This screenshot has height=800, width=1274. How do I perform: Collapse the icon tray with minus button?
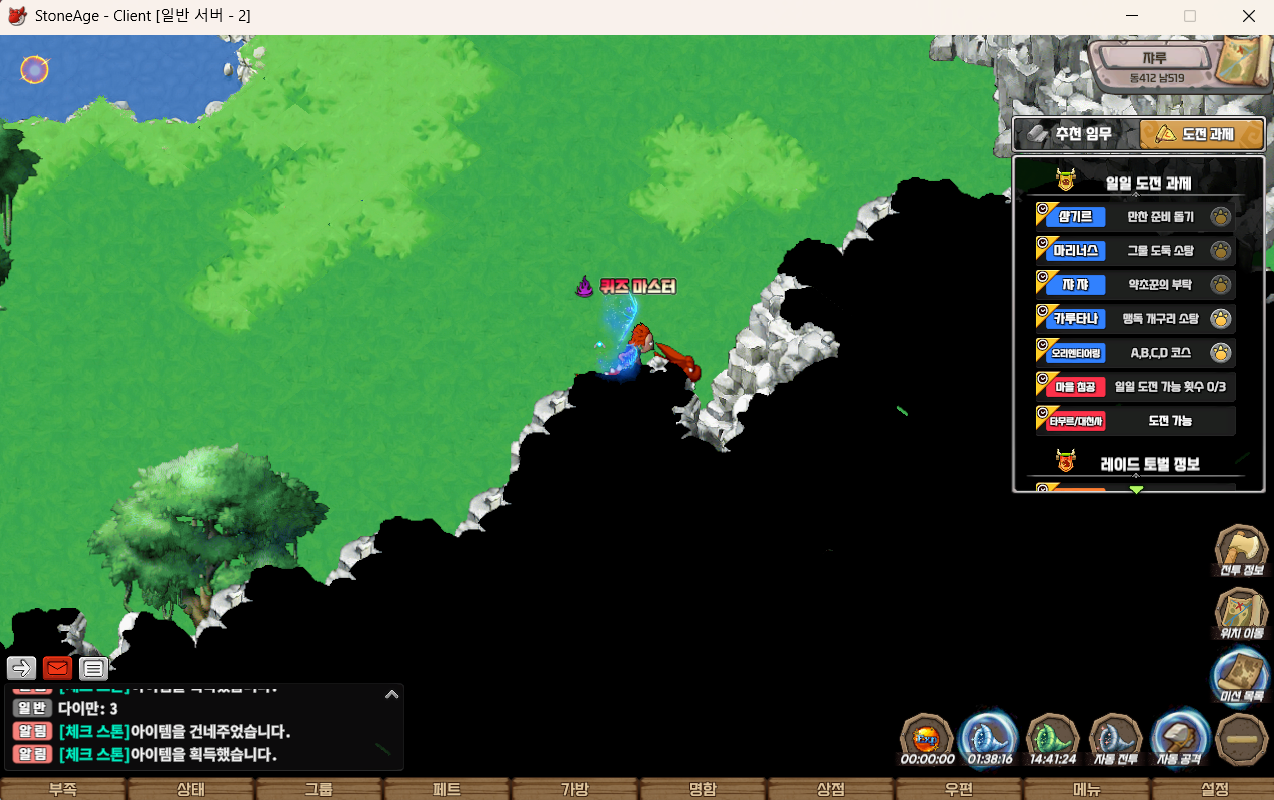[x=1243, y=739]
